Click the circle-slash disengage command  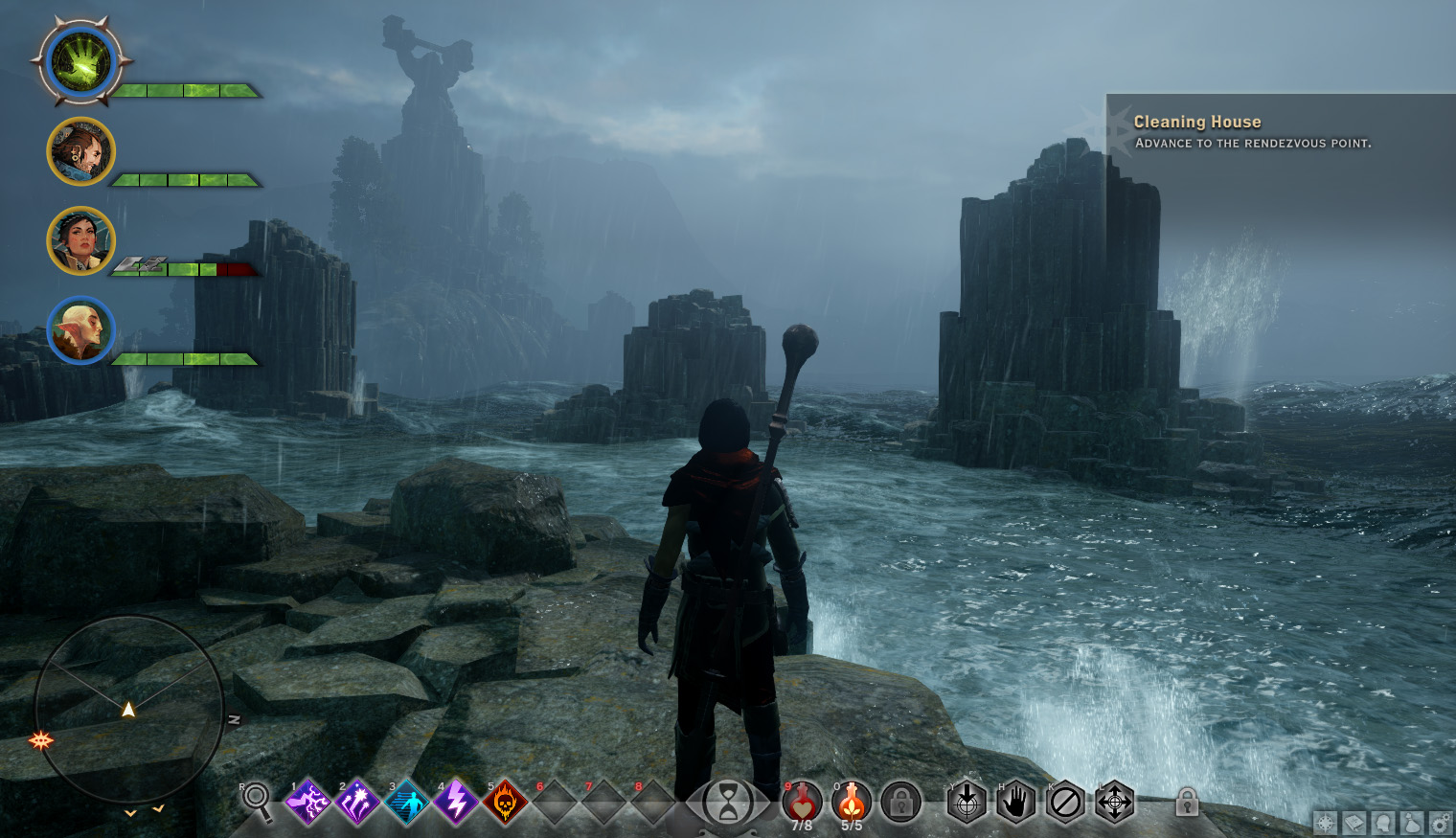click(x=1064, y=802)
